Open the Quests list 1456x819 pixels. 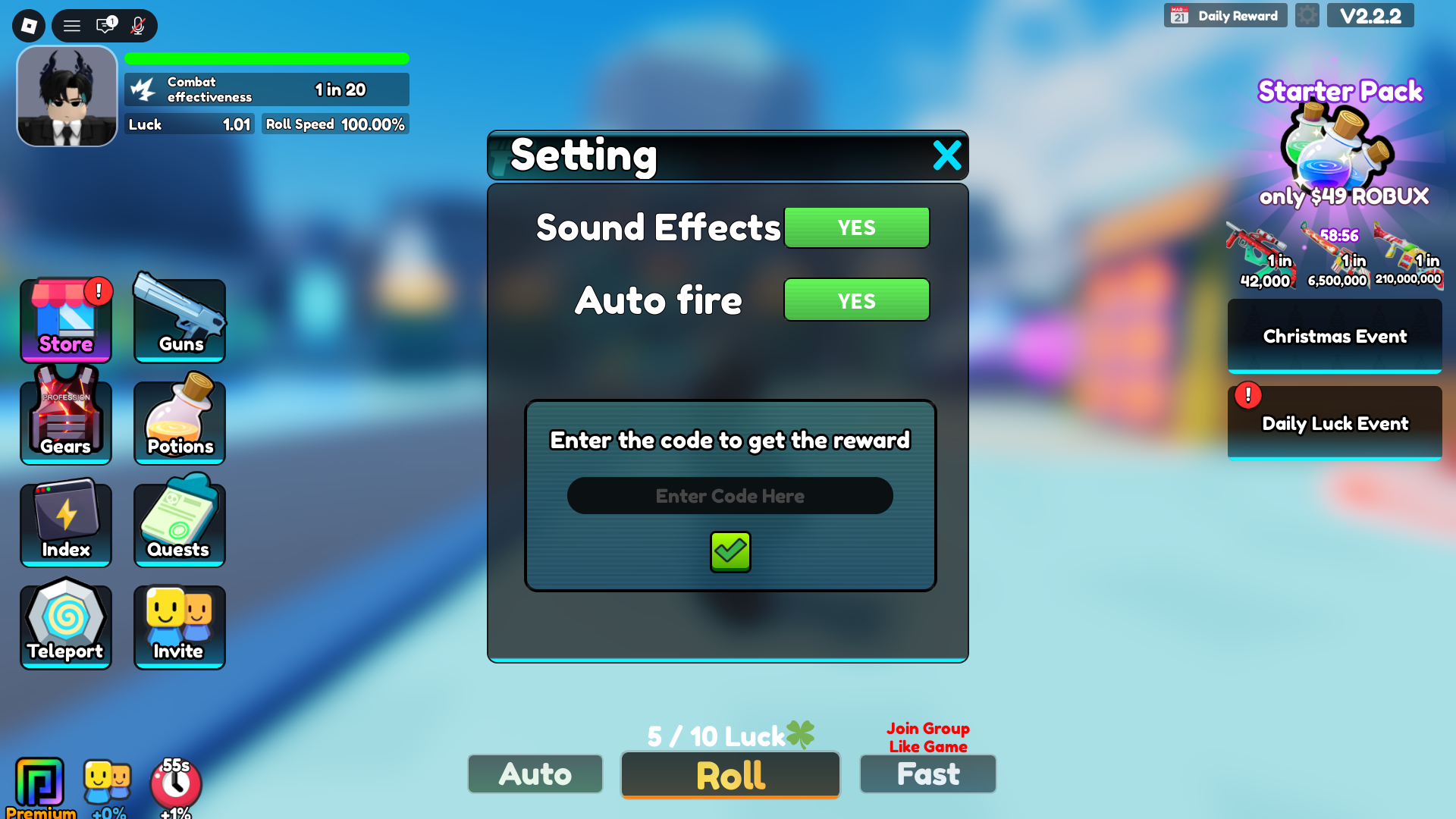[179, 522]
